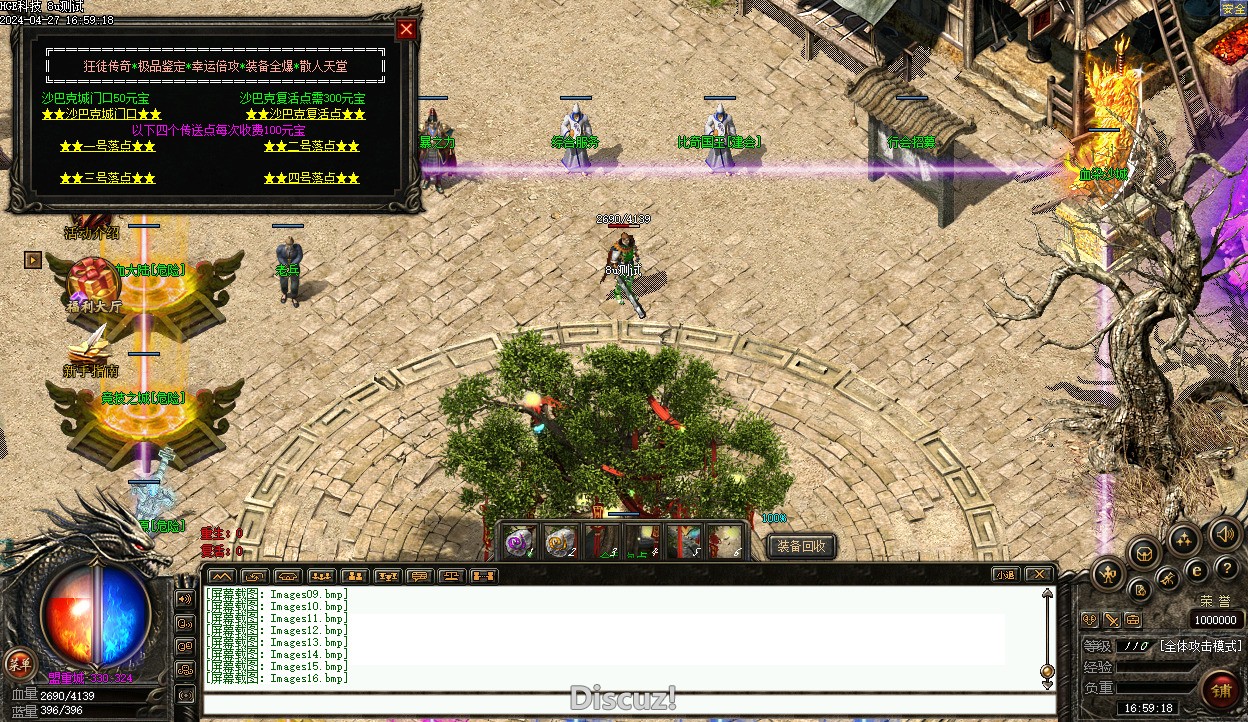Choose the 沙巴克城门口 teleport link
This screenshot has height=722, width=1248.
[x=102, y=114]
